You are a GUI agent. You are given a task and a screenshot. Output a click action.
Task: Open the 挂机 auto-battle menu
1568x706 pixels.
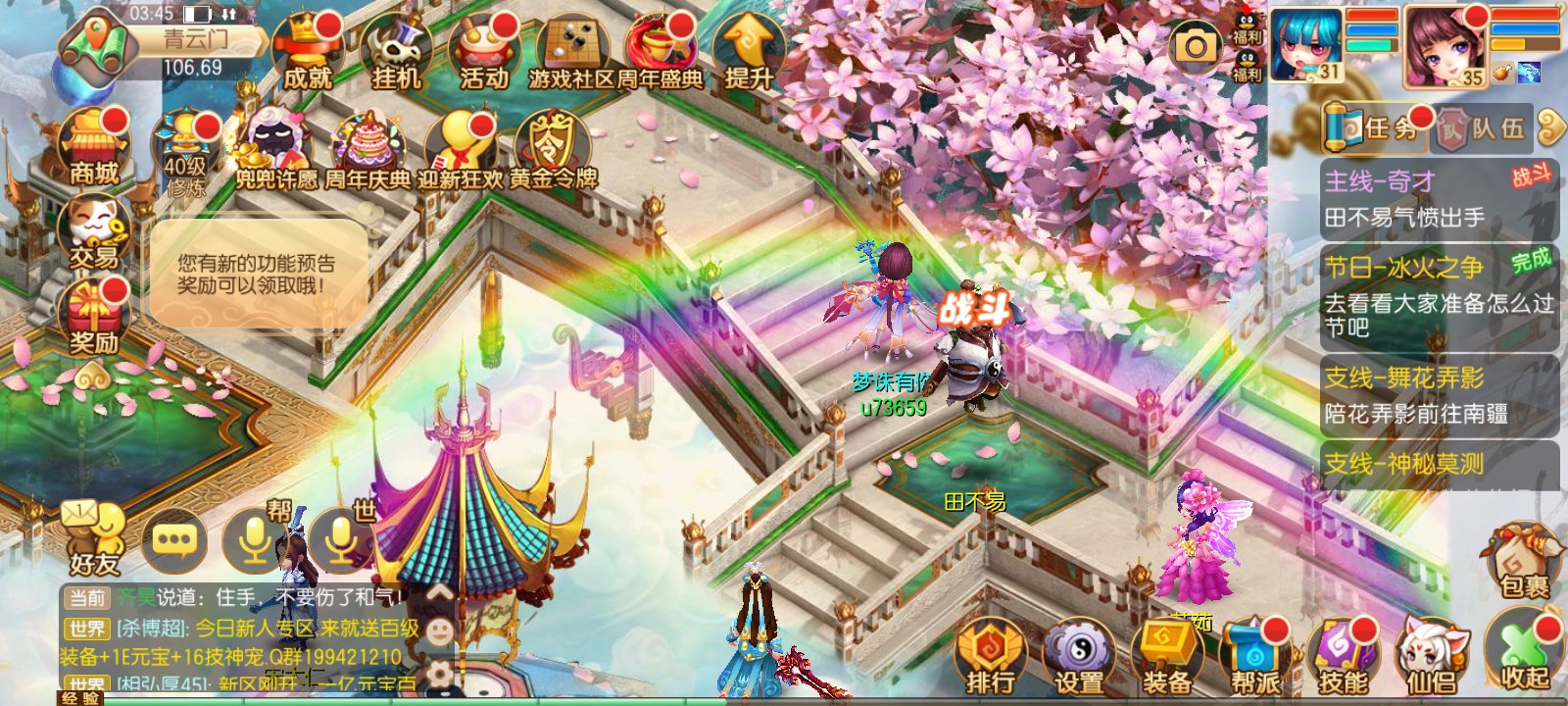[396, 52]
